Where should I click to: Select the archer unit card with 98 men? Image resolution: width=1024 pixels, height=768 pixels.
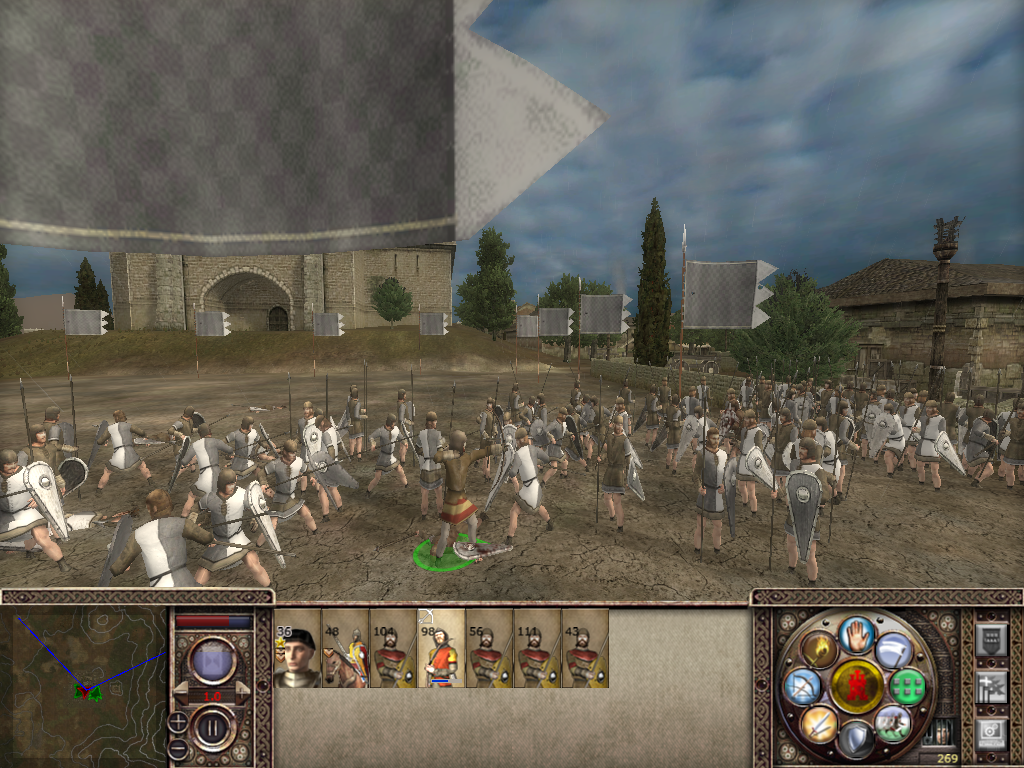coord(441,649)
